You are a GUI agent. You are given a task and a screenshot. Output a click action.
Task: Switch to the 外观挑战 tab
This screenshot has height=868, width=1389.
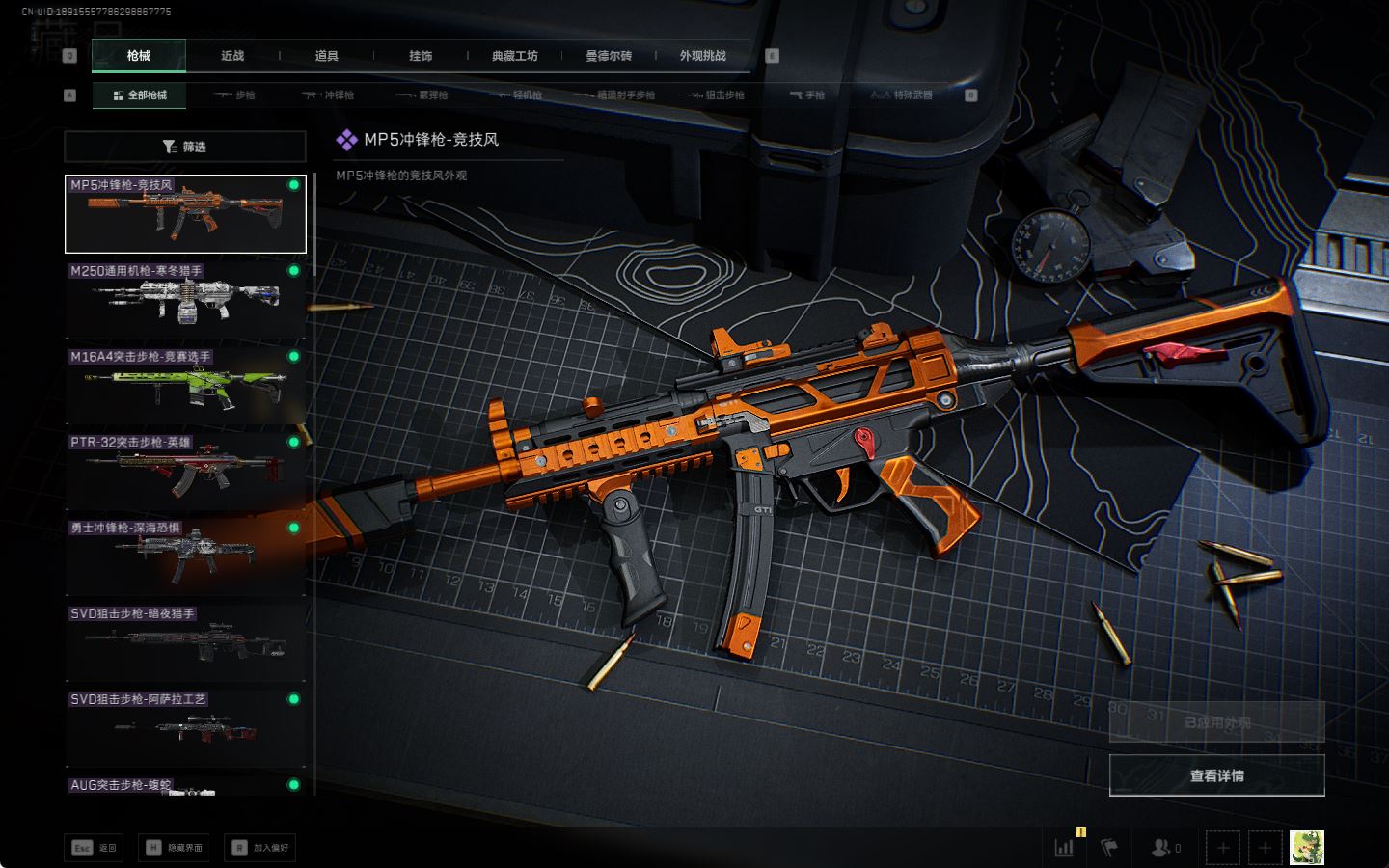pos(702,56)
